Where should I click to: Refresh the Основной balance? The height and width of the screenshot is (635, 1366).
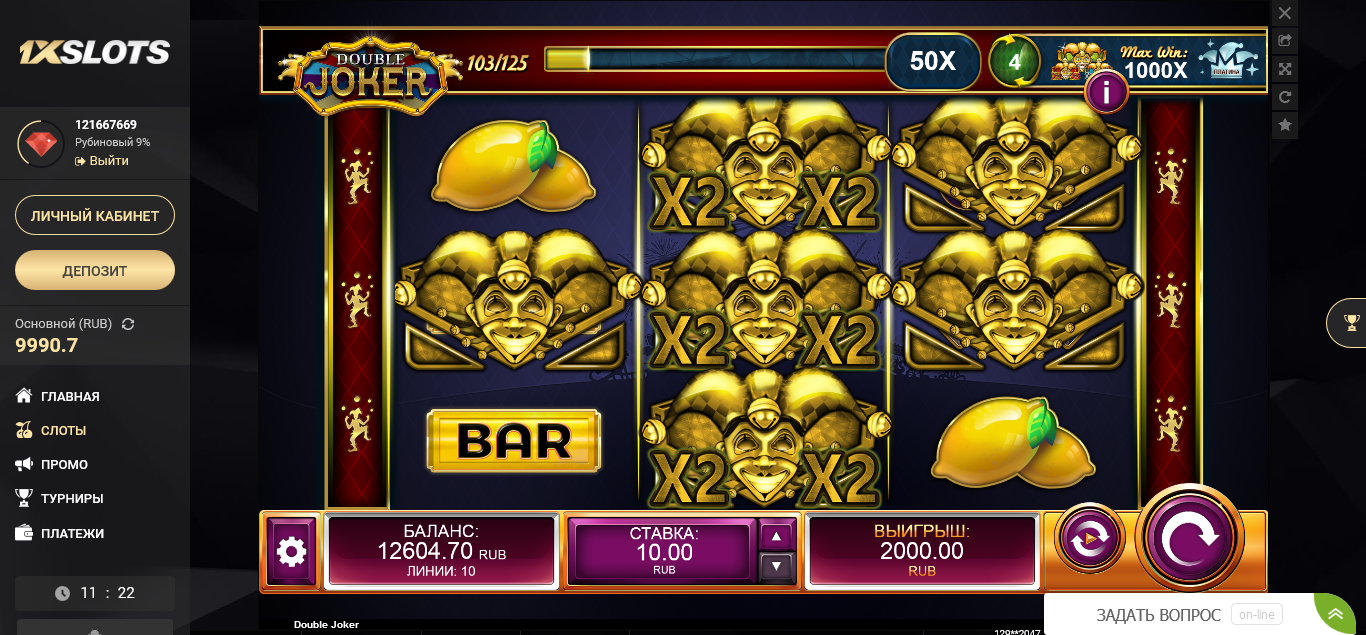coord(128,324)
